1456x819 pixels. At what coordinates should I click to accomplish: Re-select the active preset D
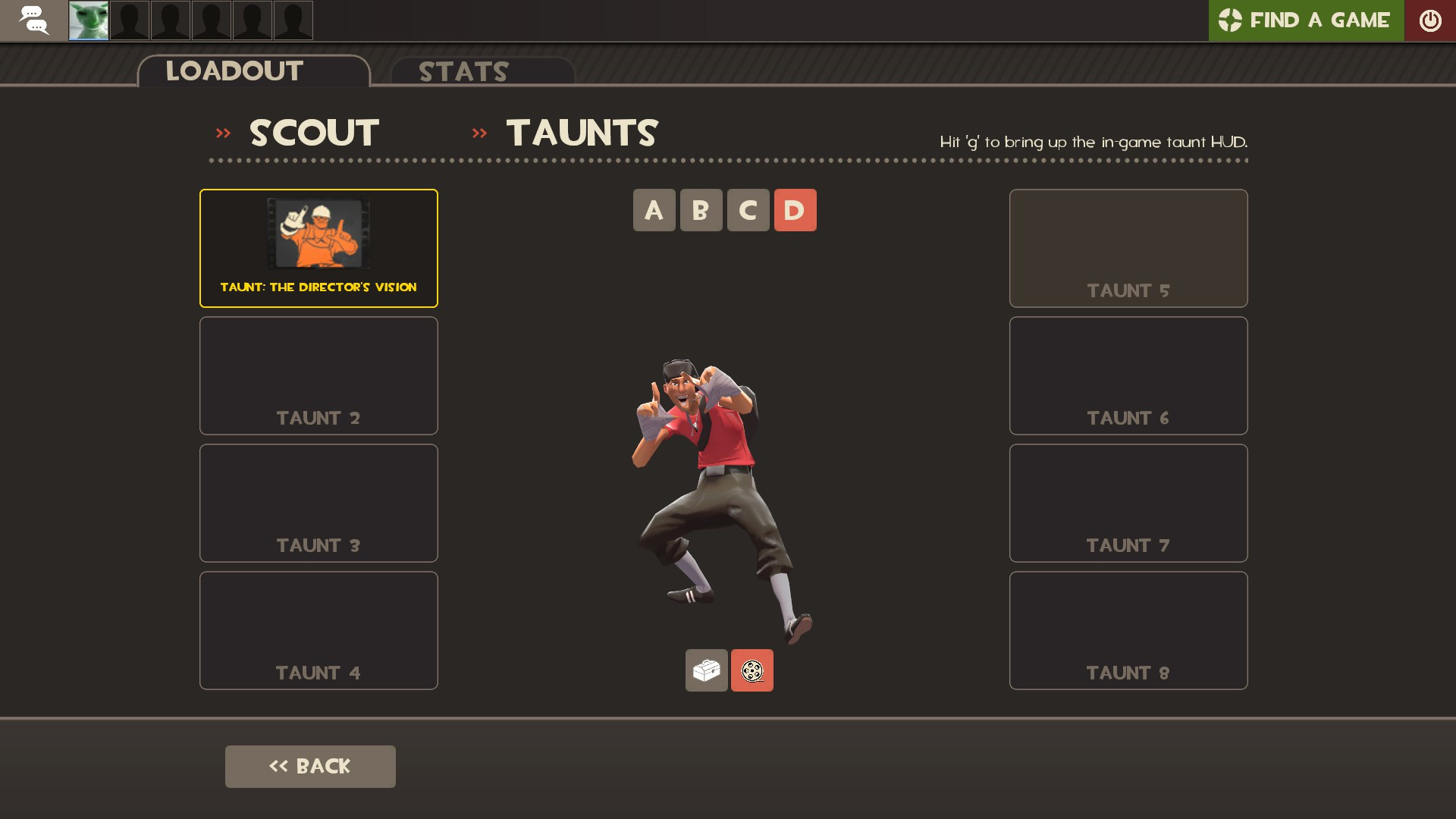(x=795, y=210)
